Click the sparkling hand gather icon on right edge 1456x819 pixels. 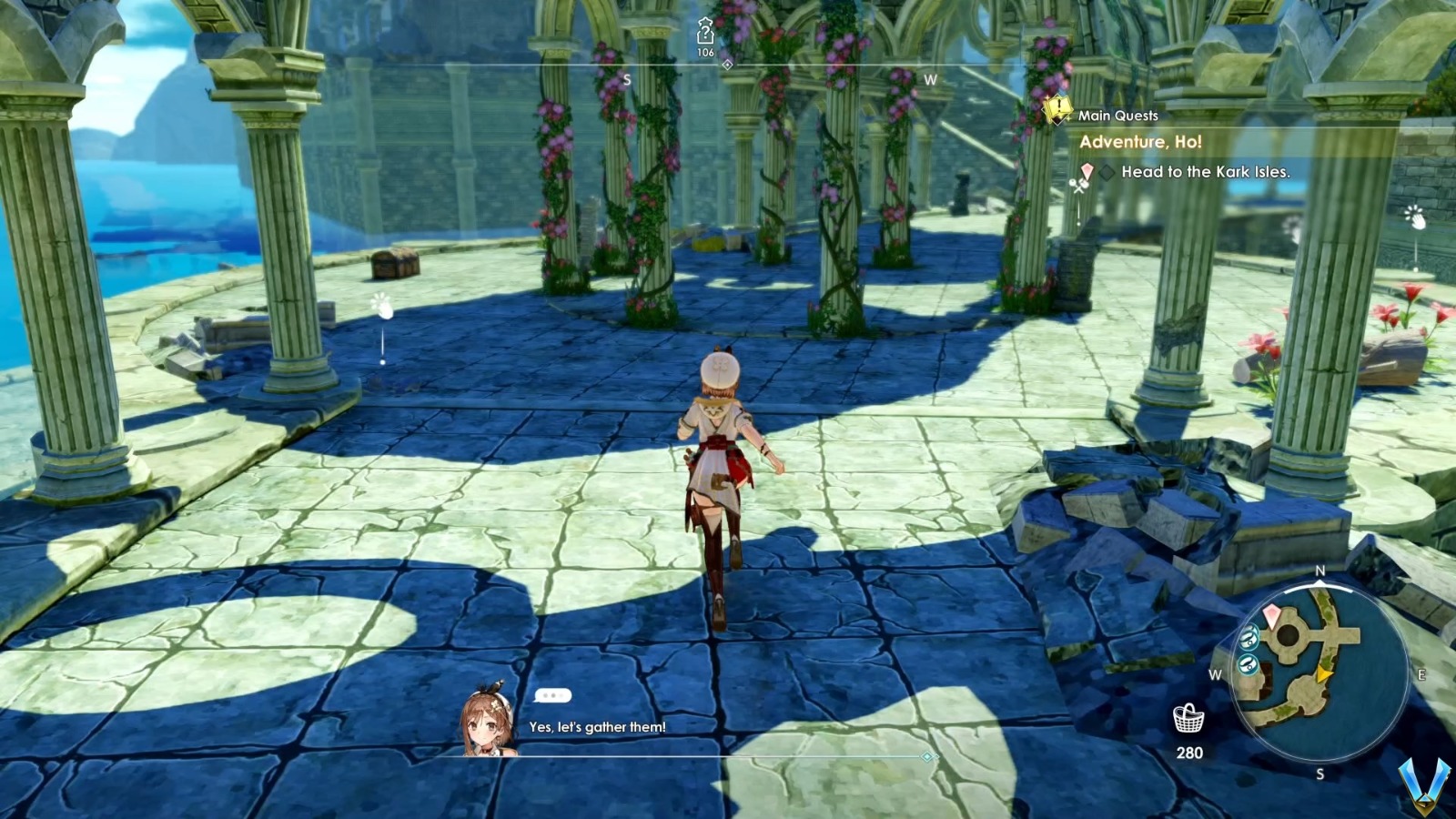click(1415, 216)
